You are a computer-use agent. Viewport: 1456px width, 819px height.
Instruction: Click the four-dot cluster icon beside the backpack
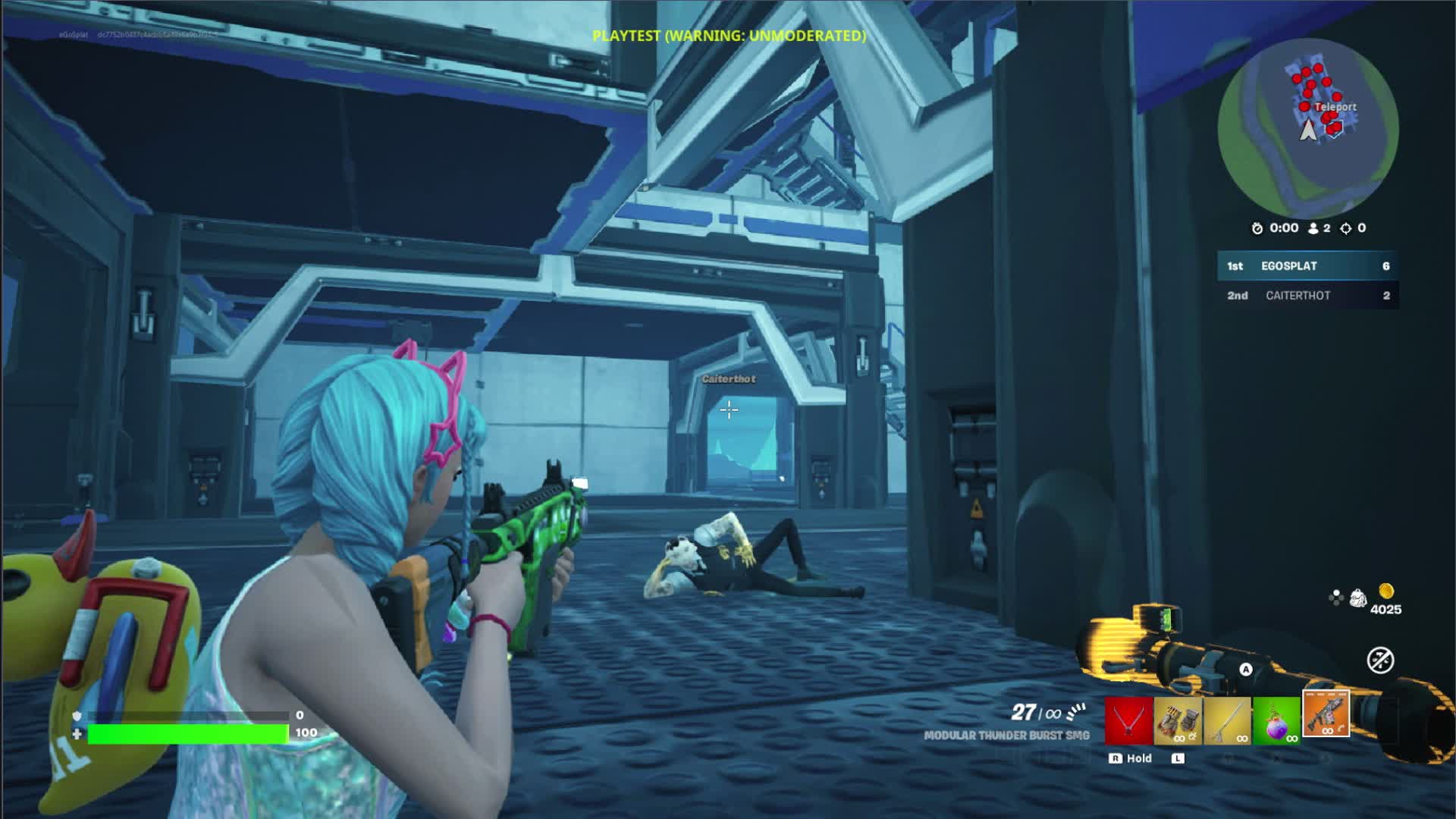click(x=1335, y=598)
